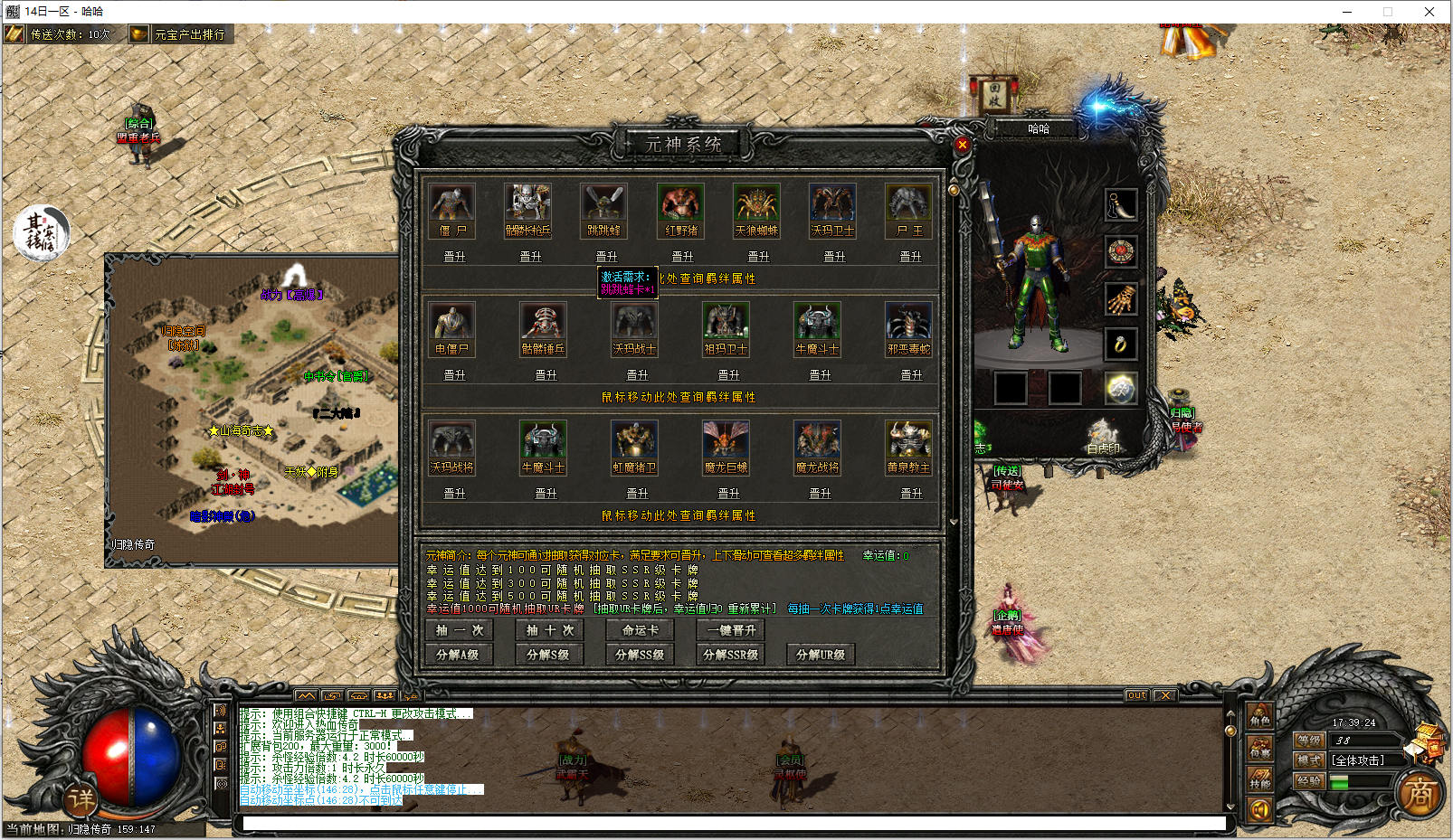Open the 包裹 inventory bag

point(1260,749)
